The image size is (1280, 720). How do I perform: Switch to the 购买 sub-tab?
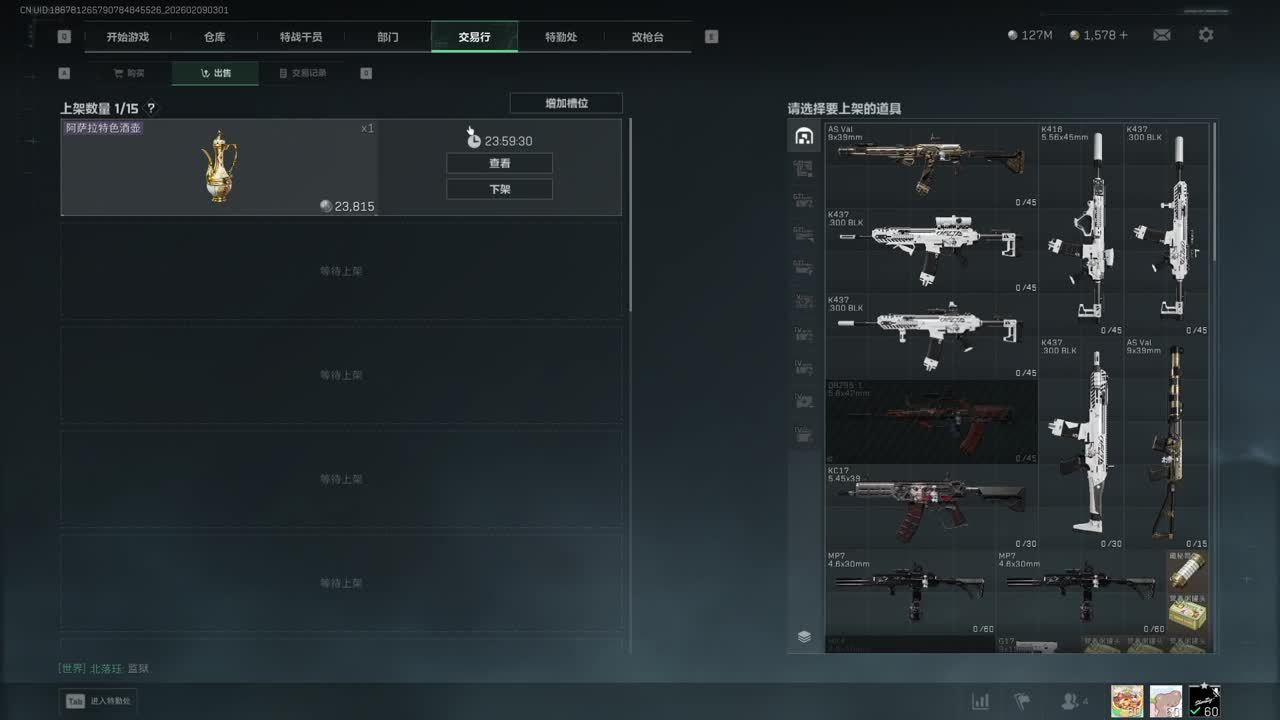coord(129,73)
